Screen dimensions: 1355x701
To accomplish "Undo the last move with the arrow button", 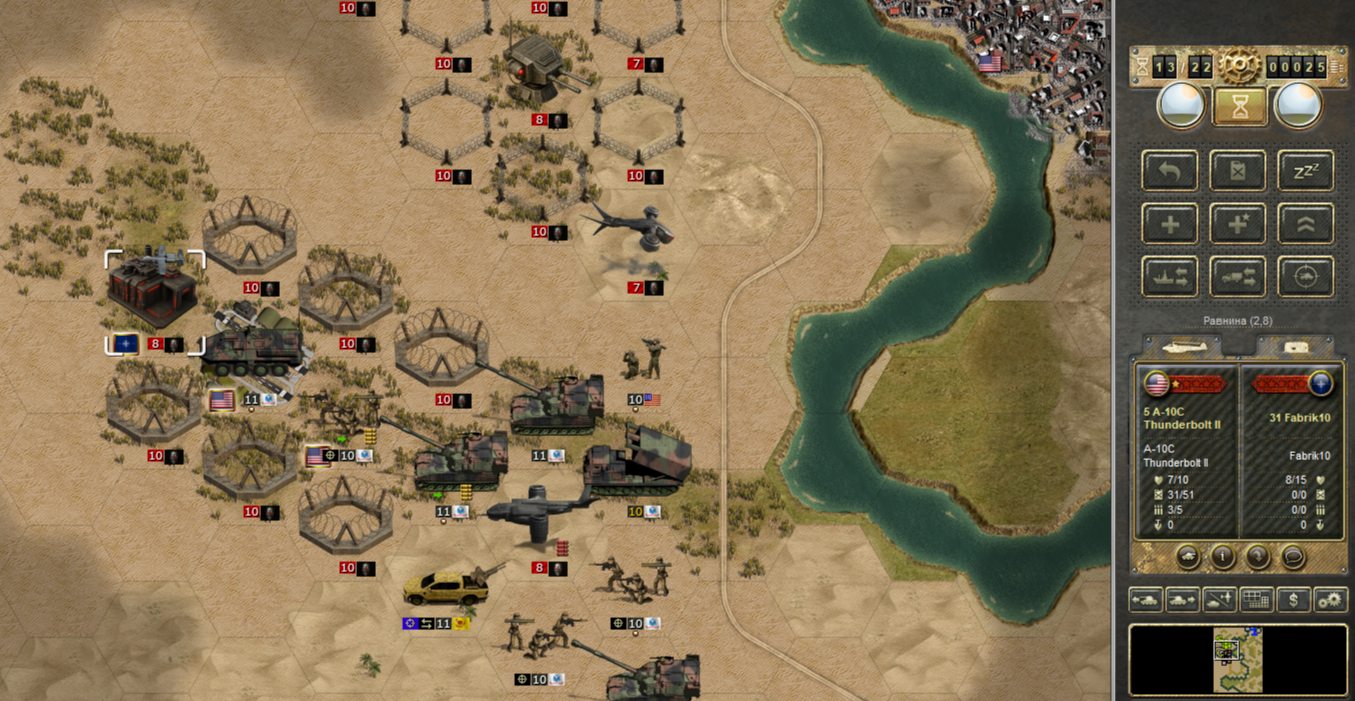I will [x=1169, y=172].
